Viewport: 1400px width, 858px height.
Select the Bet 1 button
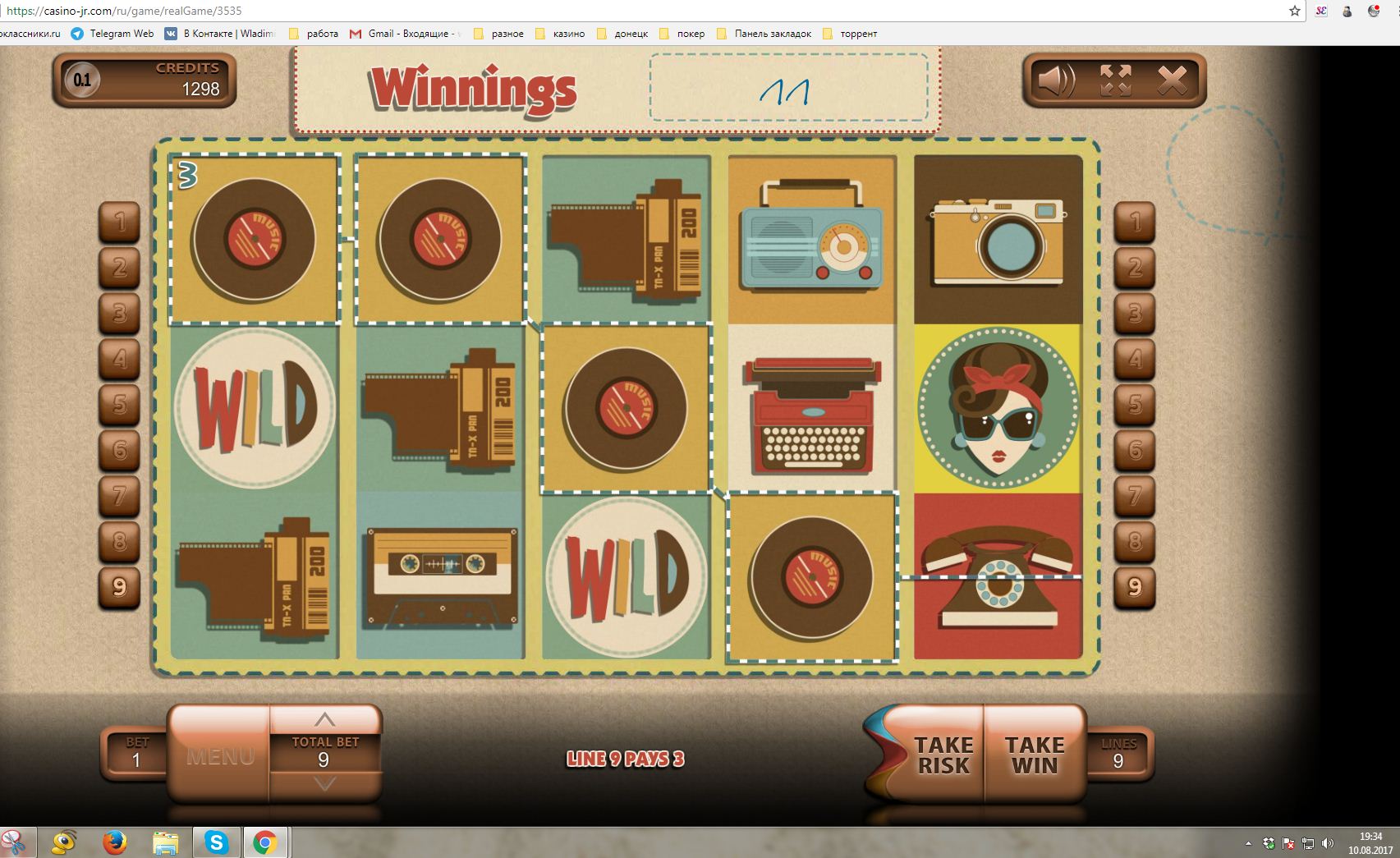point(136,754)
